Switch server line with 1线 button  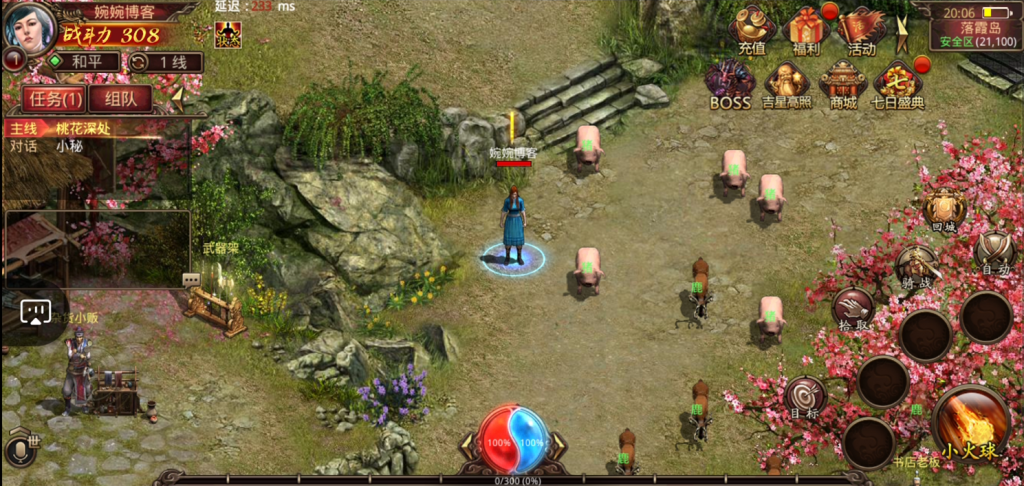click(165, 62)
